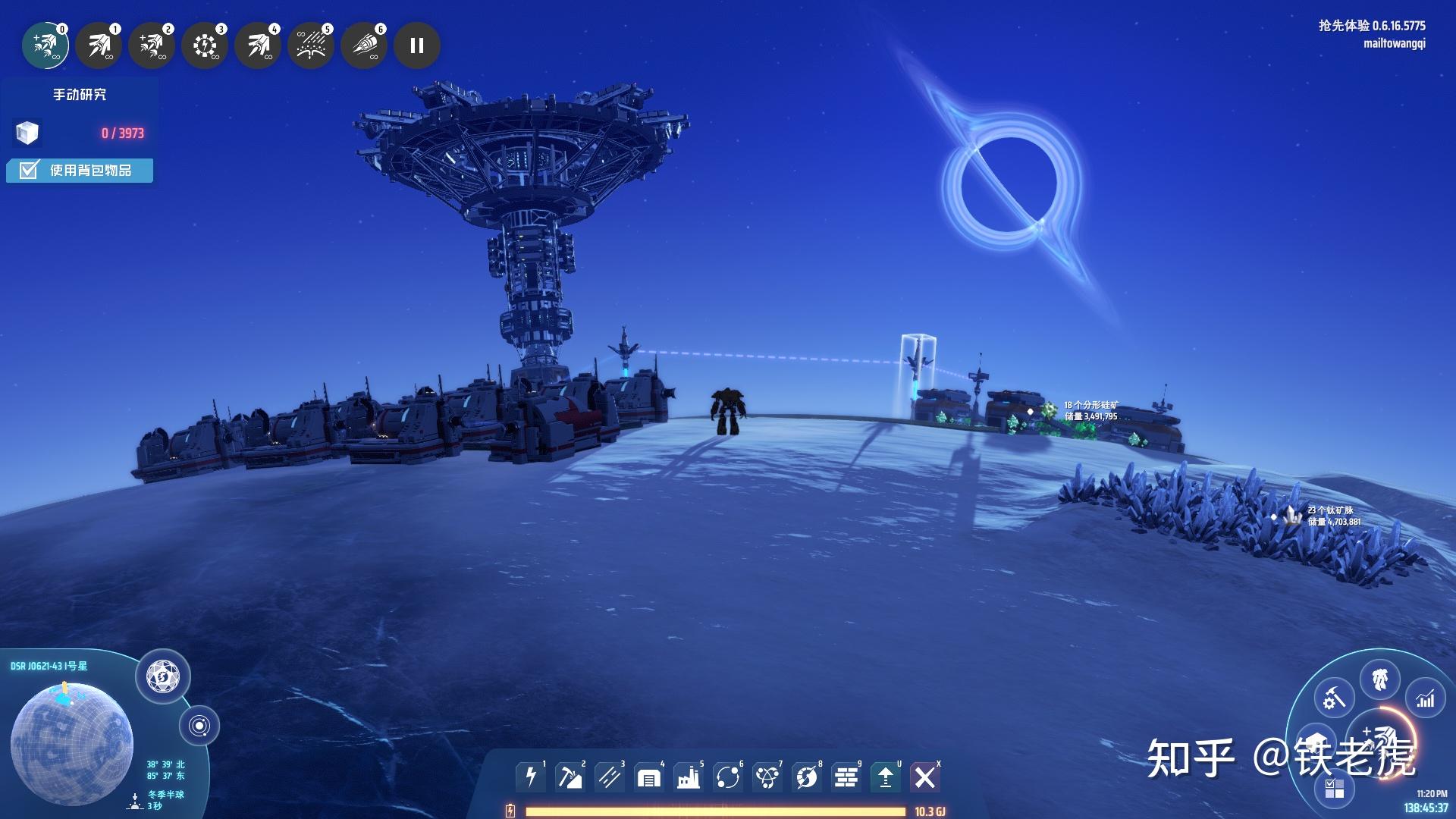Open the lightning bolt power build category
The height and width of the screenshot is (819, 1456).
coord(530,777)
